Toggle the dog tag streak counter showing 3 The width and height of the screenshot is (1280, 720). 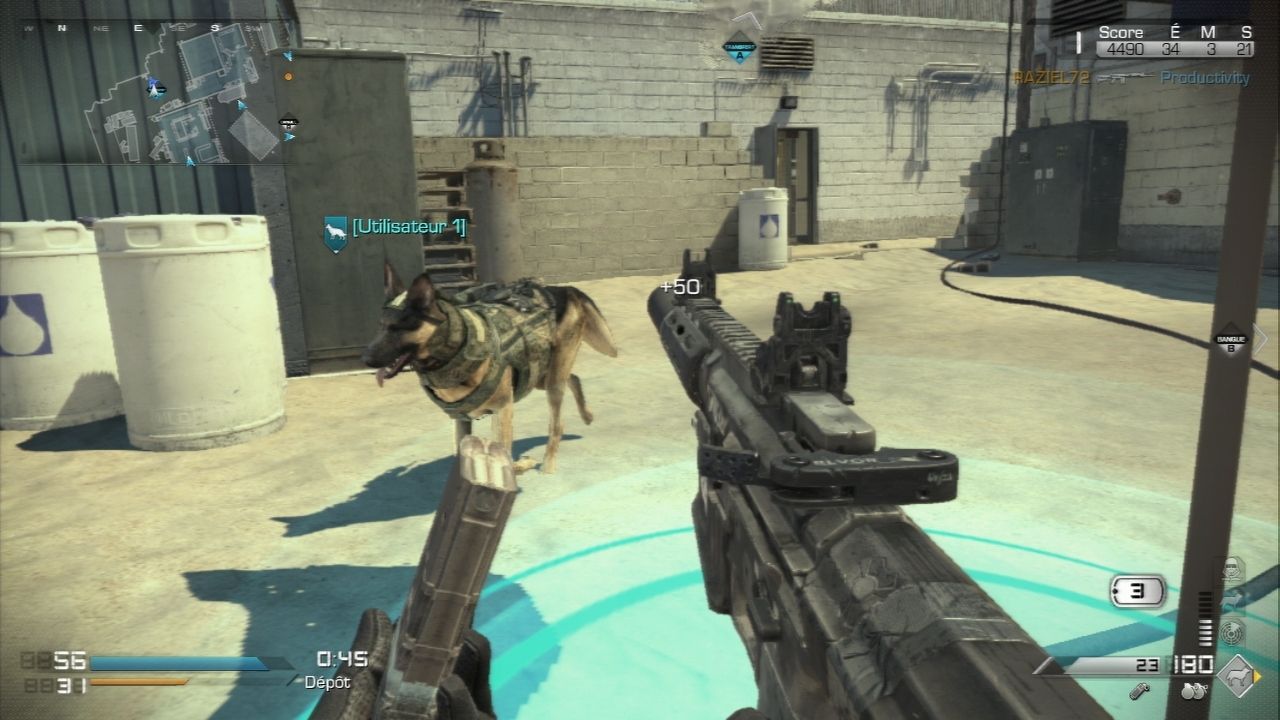(1137, 590)
